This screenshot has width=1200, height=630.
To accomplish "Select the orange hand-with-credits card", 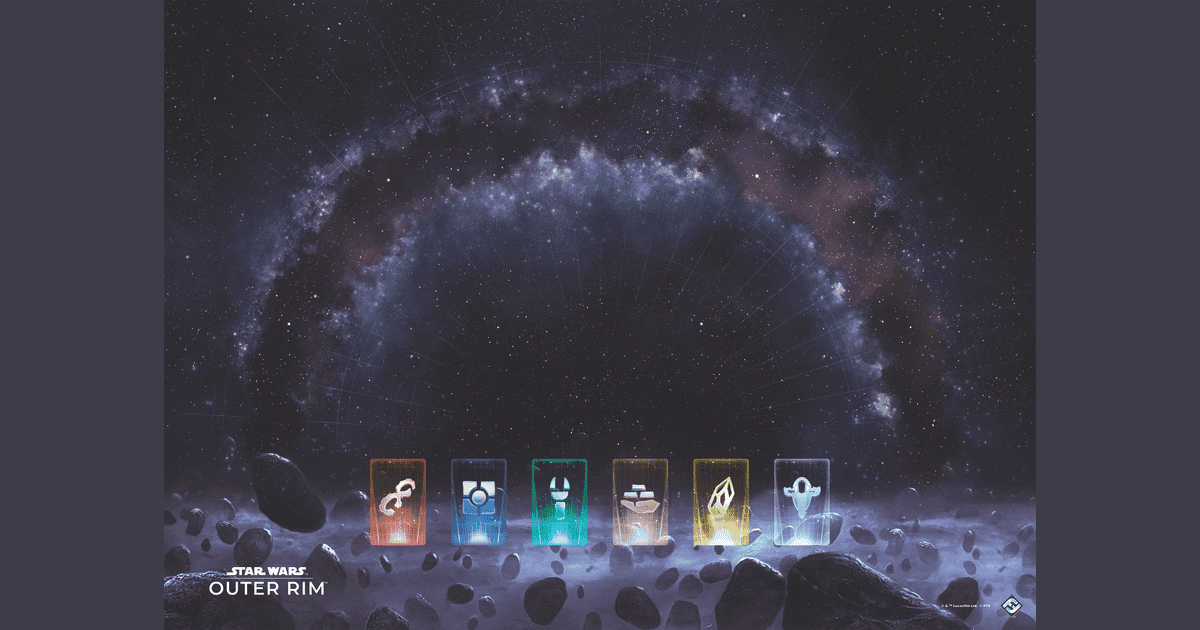I will tap(640, 501).
